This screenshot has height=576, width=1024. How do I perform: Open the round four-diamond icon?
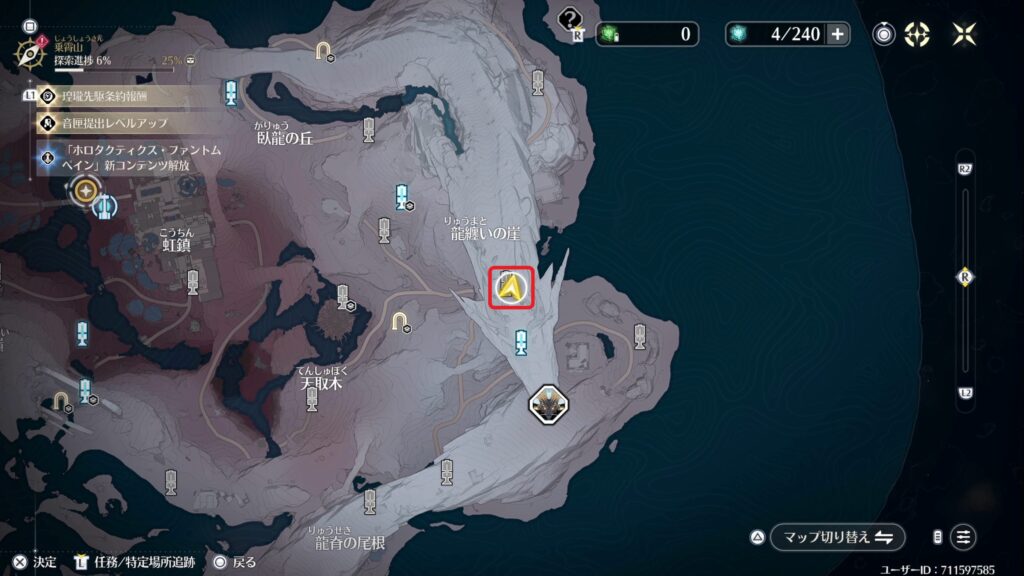click(917, 34)
